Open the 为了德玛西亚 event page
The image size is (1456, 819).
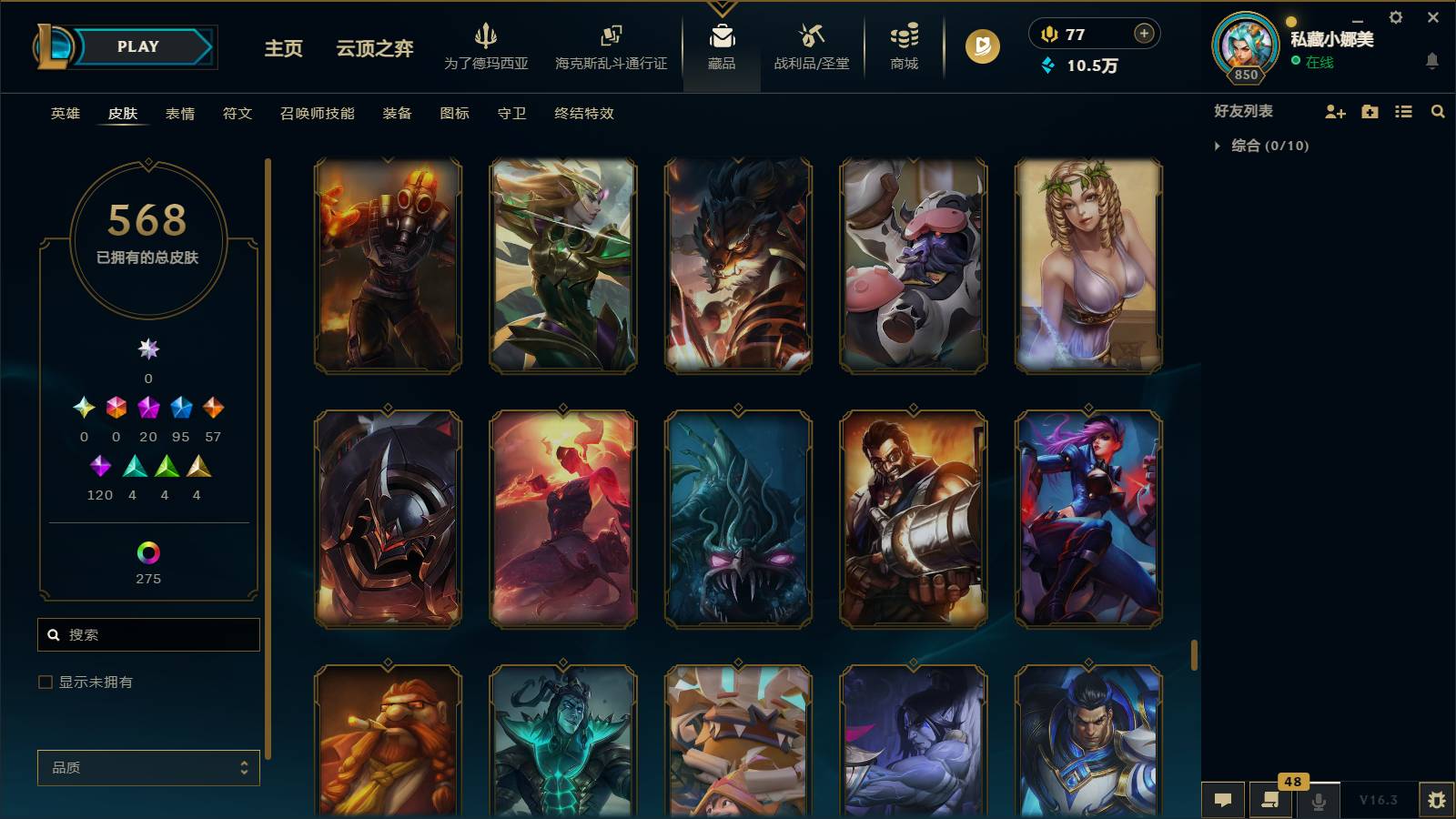click(x=487, y=45)
